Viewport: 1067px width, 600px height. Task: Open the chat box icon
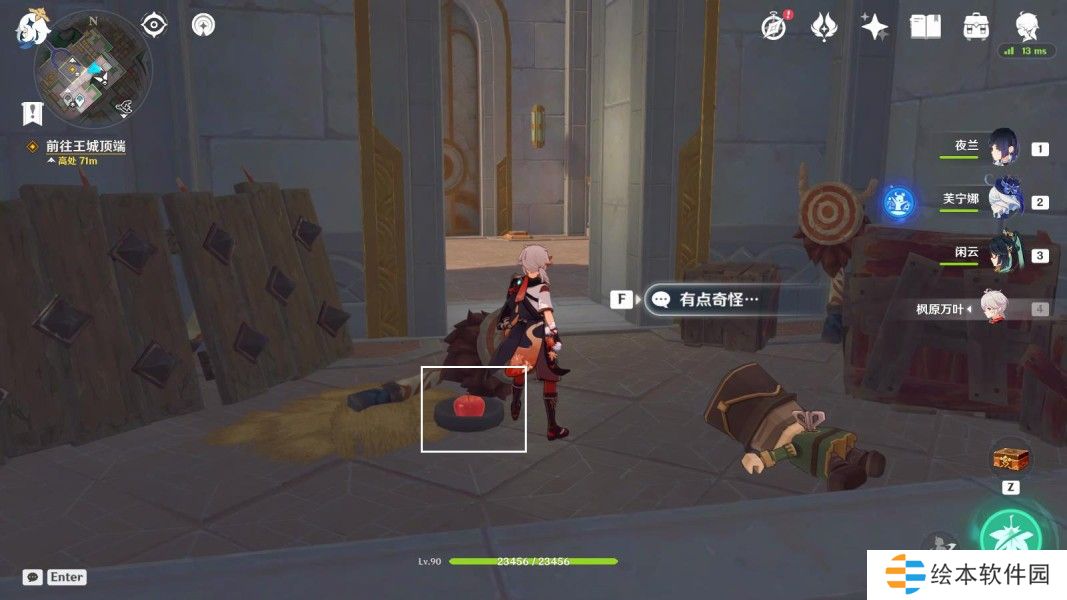click(33, 577)
